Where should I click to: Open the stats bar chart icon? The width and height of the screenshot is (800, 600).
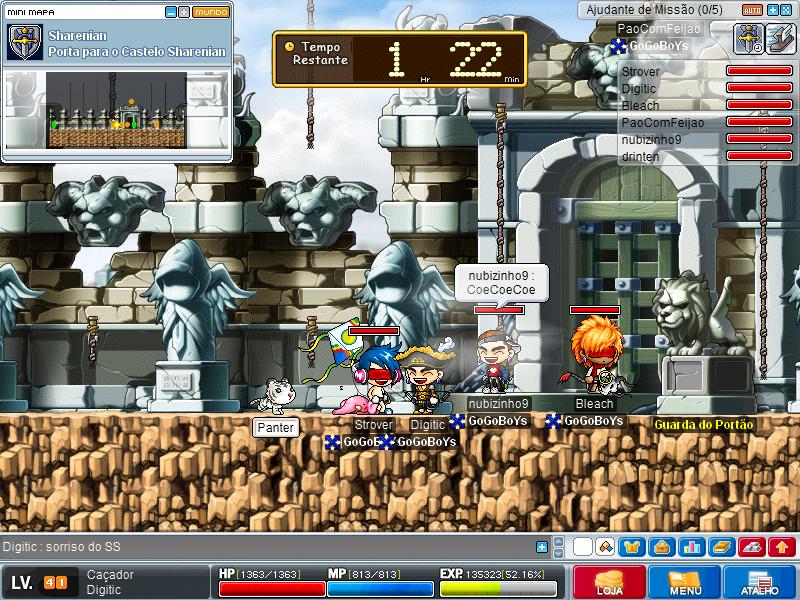coord(690,547)
